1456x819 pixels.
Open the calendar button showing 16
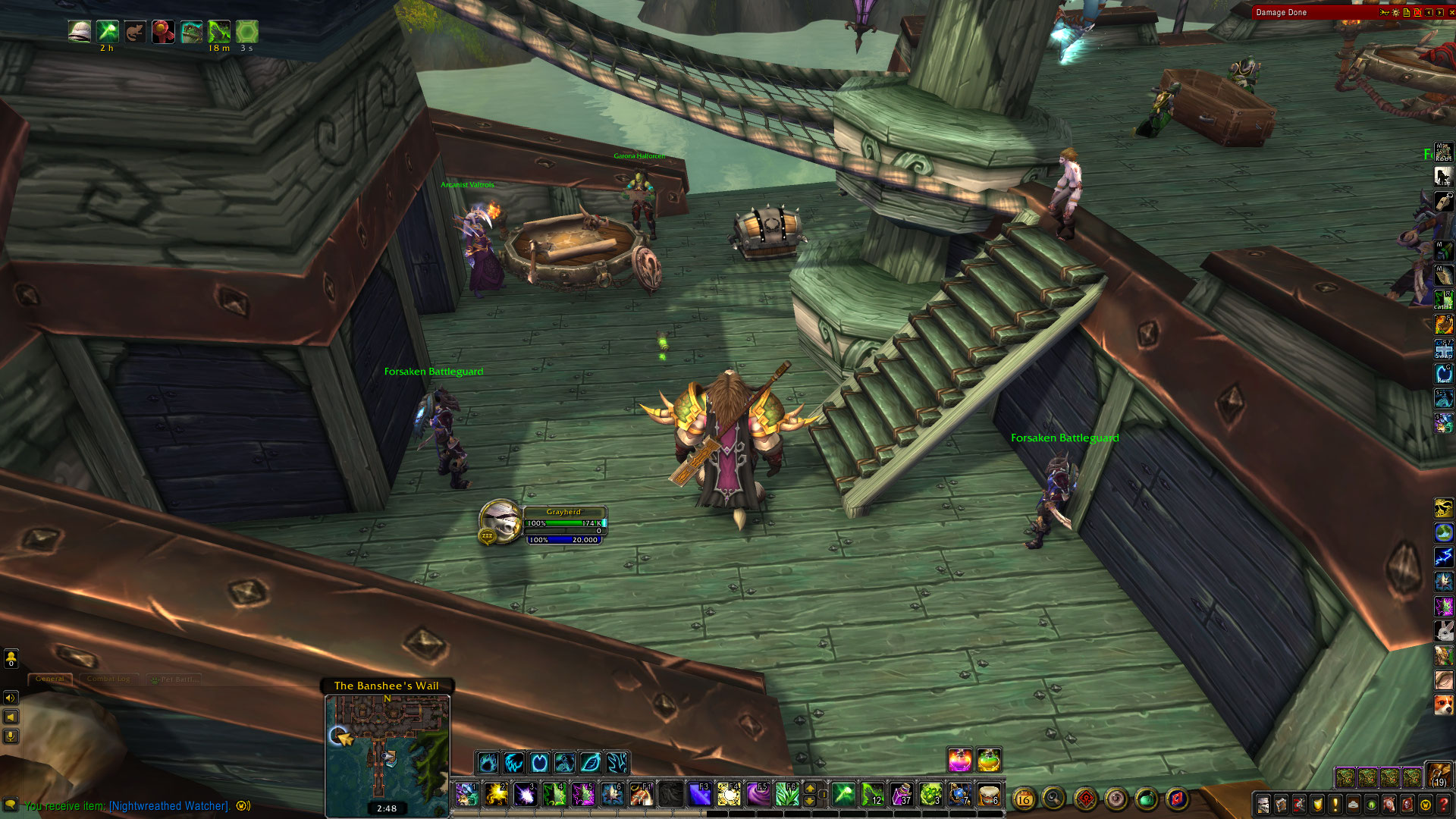(x=1024, y=799)
